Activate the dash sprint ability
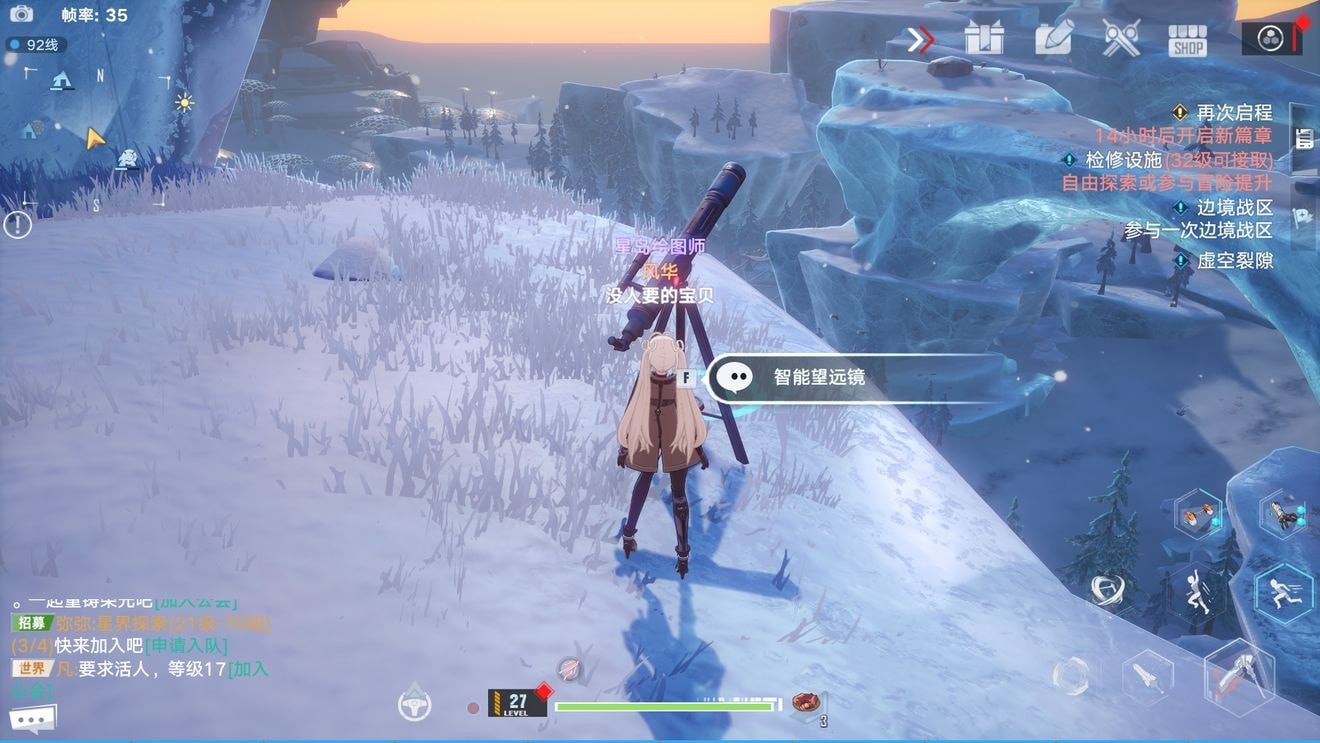 [x=1283, y=594]
